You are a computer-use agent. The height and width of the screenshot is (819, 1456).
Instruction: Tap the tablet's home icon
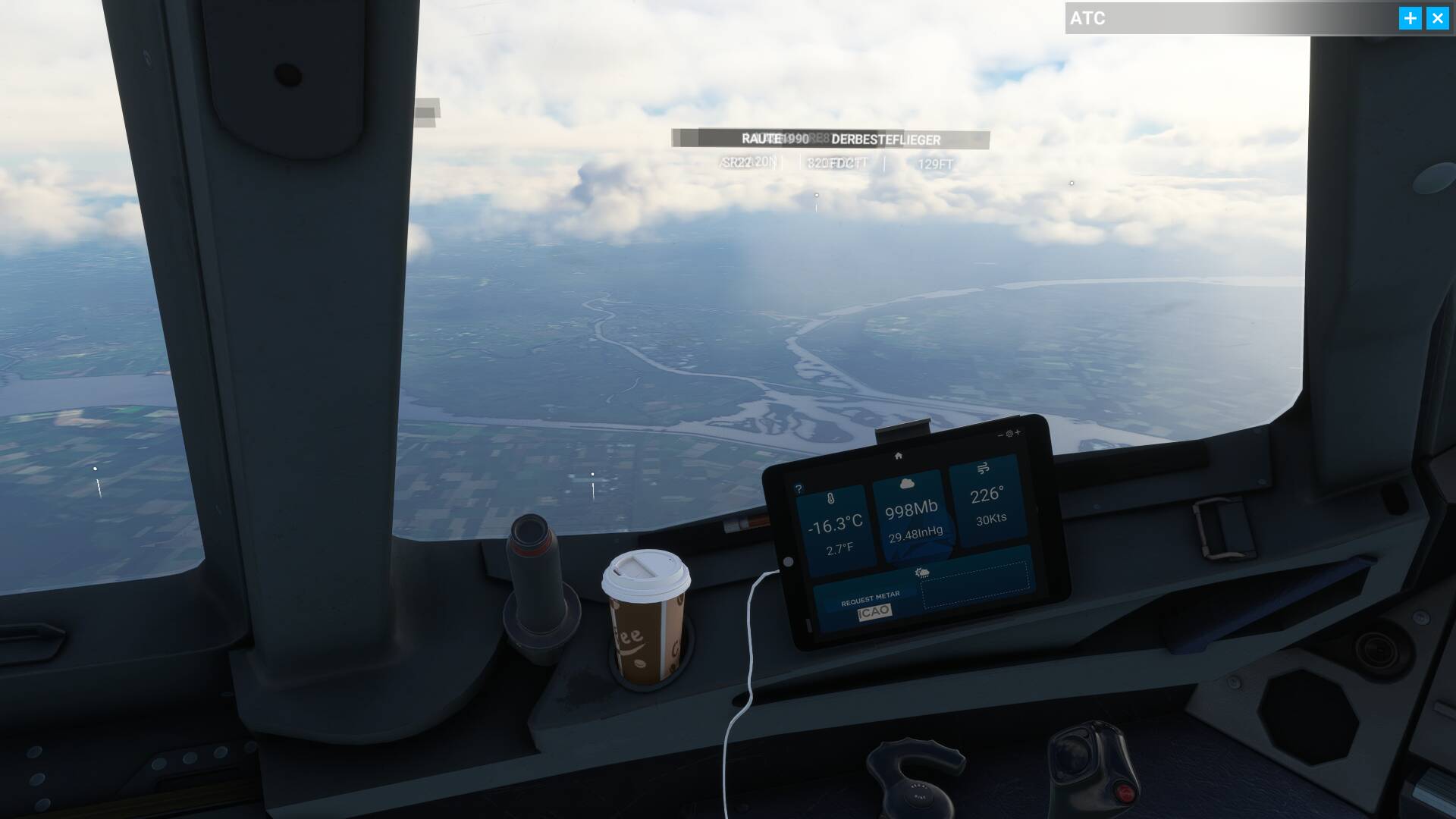pos(898,456)
